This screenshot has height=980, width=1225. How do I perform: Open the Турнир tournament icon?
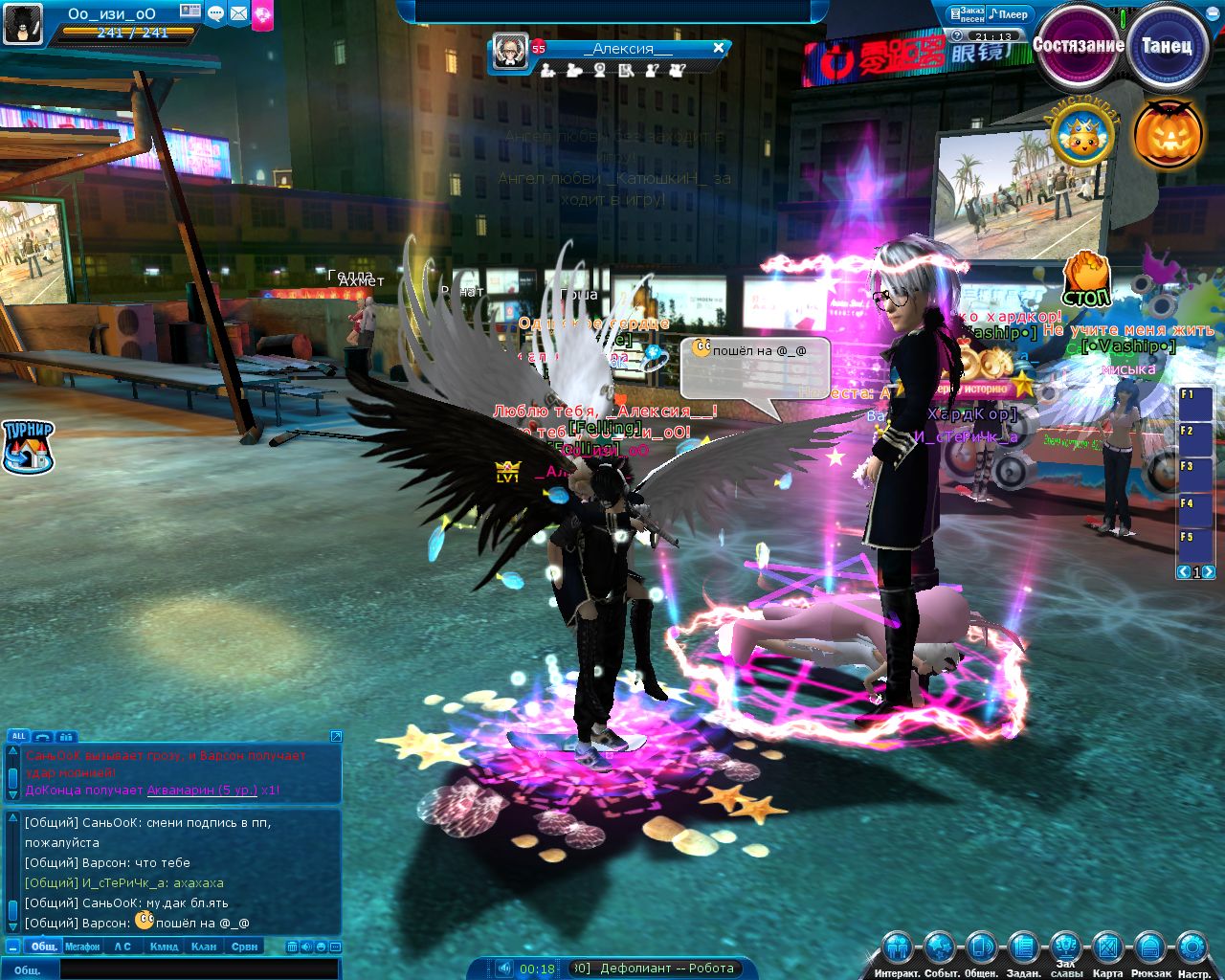point(28,447)
